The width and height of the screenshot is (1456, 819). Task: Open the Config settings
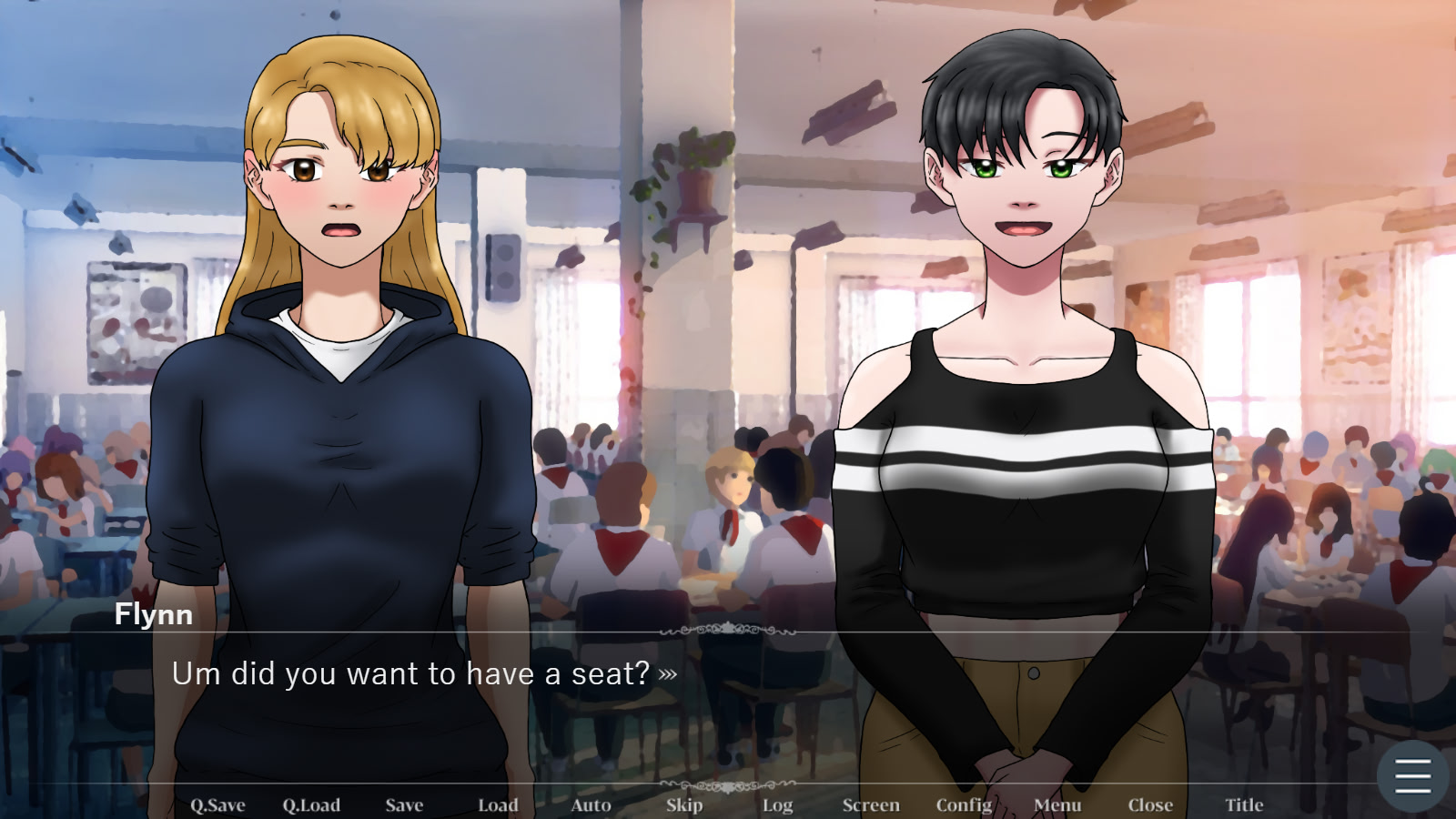pos(964,804)
